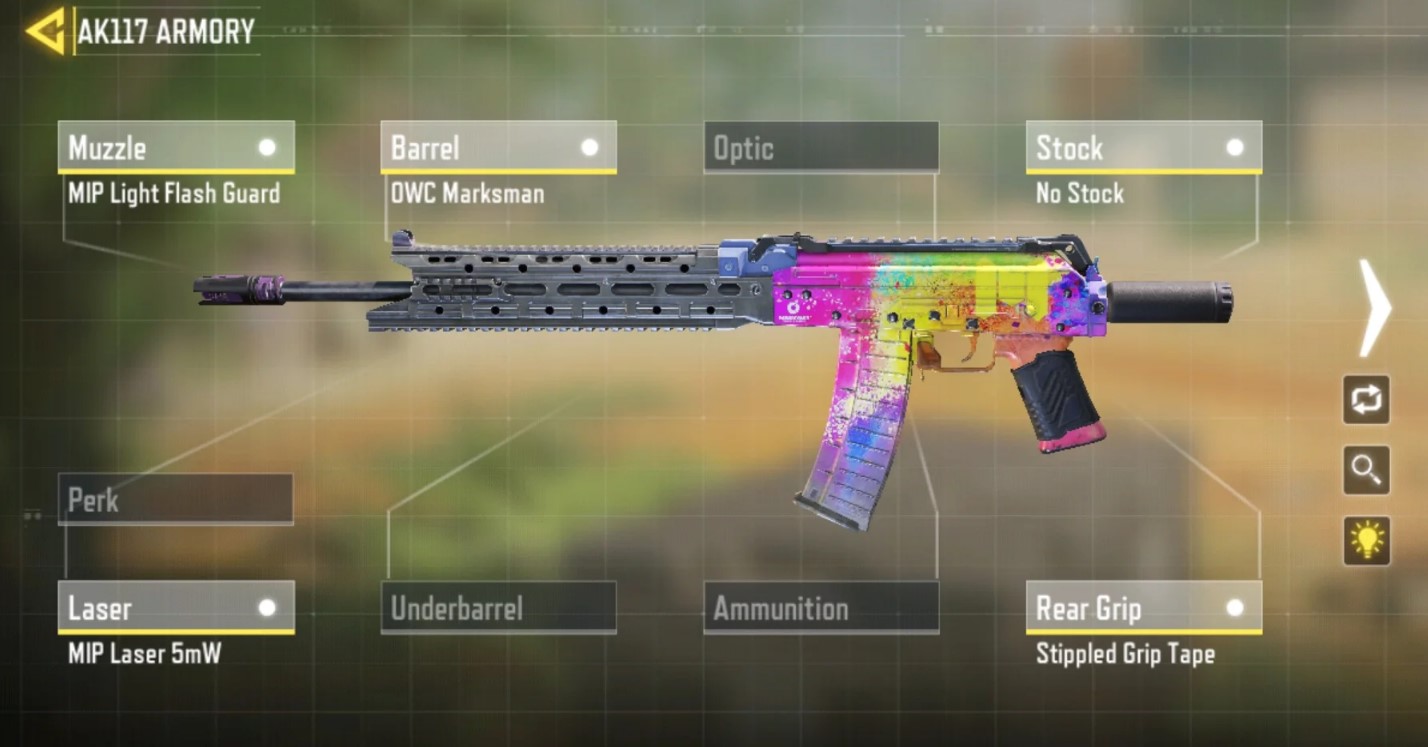Image resolution: width=1428 pixels, height=747 pixels.
Task: Toggle the equipped dot on Rear Grip slot
Action: 1233,607
